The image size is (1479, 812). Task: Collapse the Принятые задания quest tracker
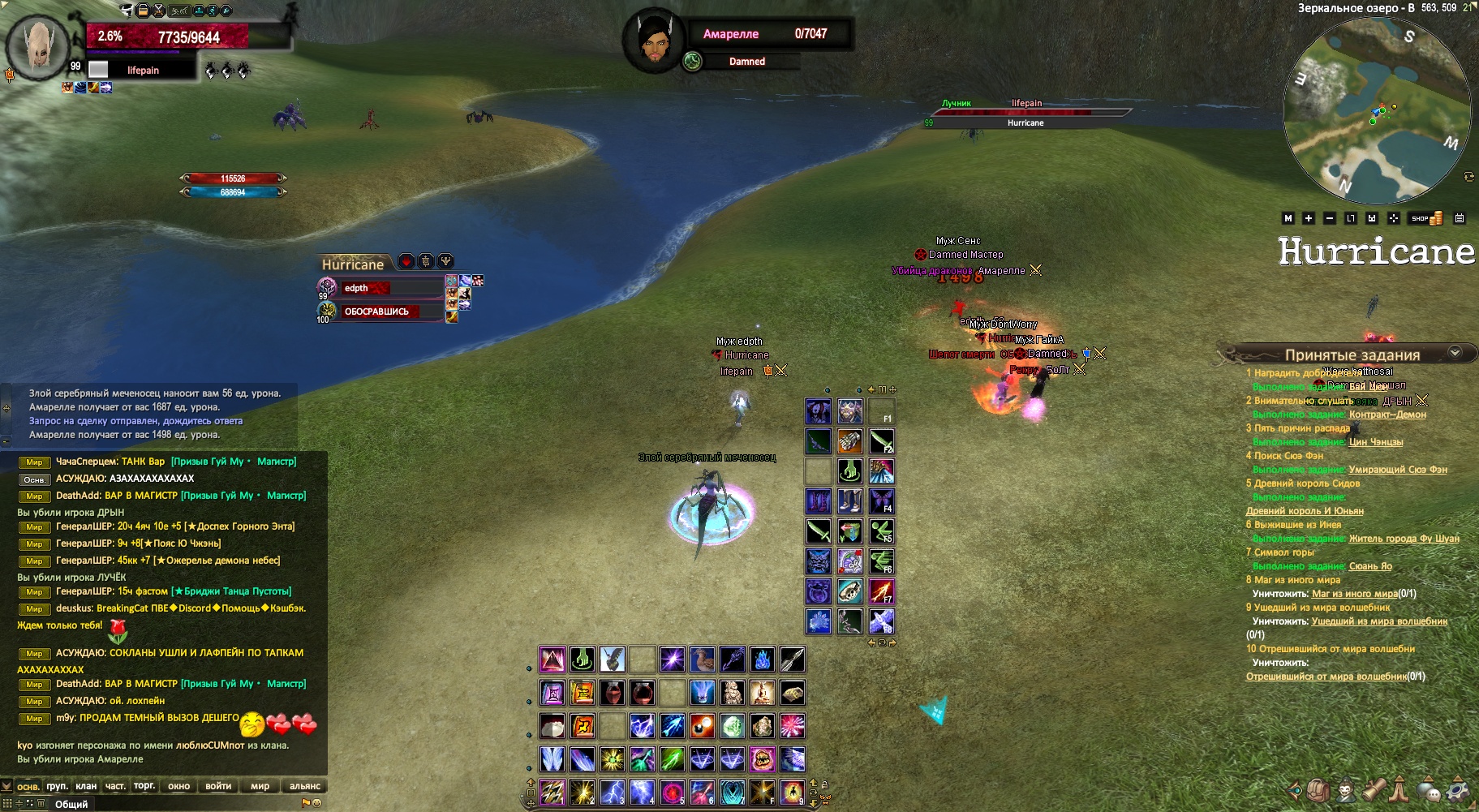(1455, 353)
